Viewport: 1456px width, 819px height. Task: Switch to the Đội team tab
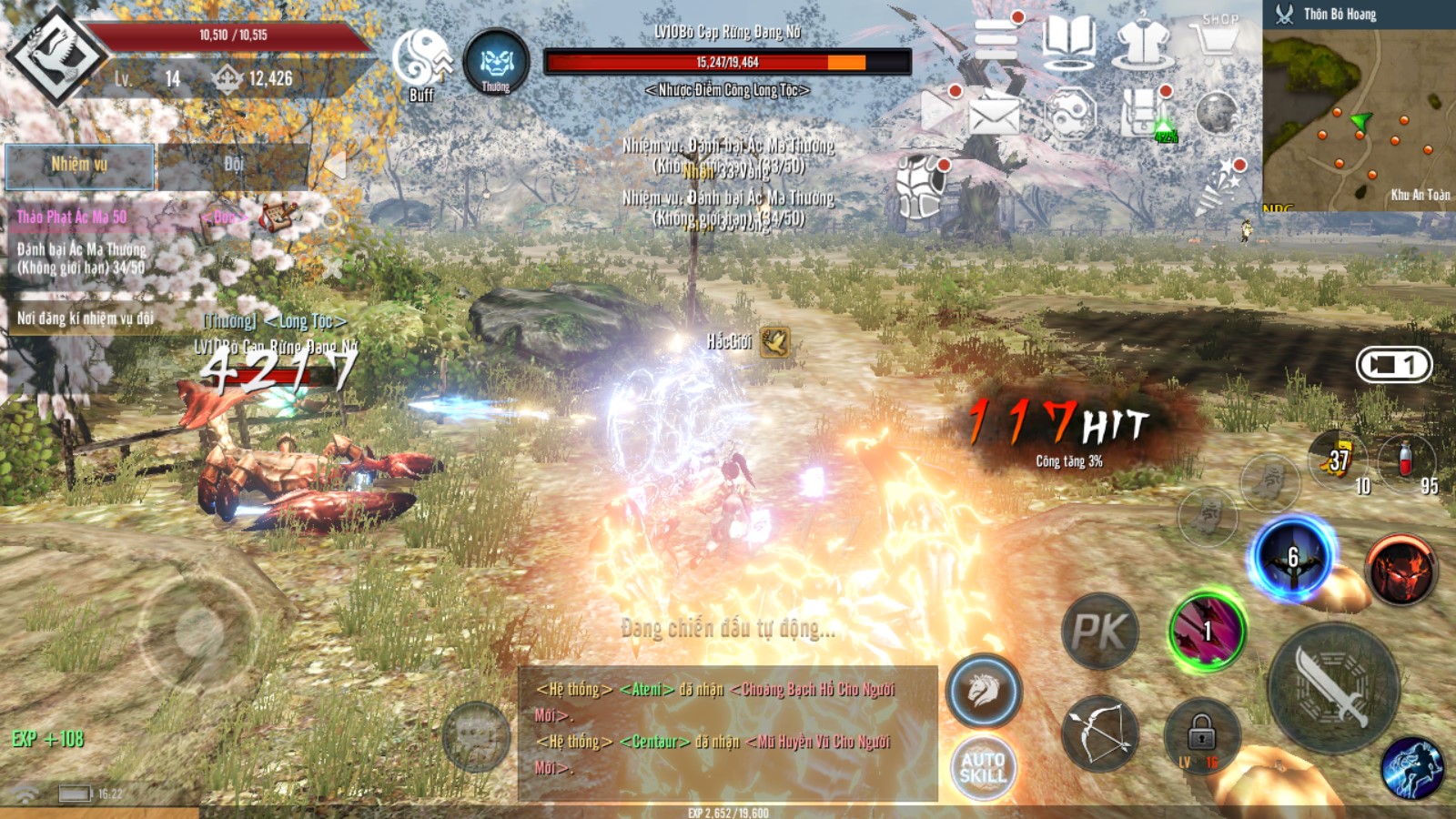(x=234, y=166)
